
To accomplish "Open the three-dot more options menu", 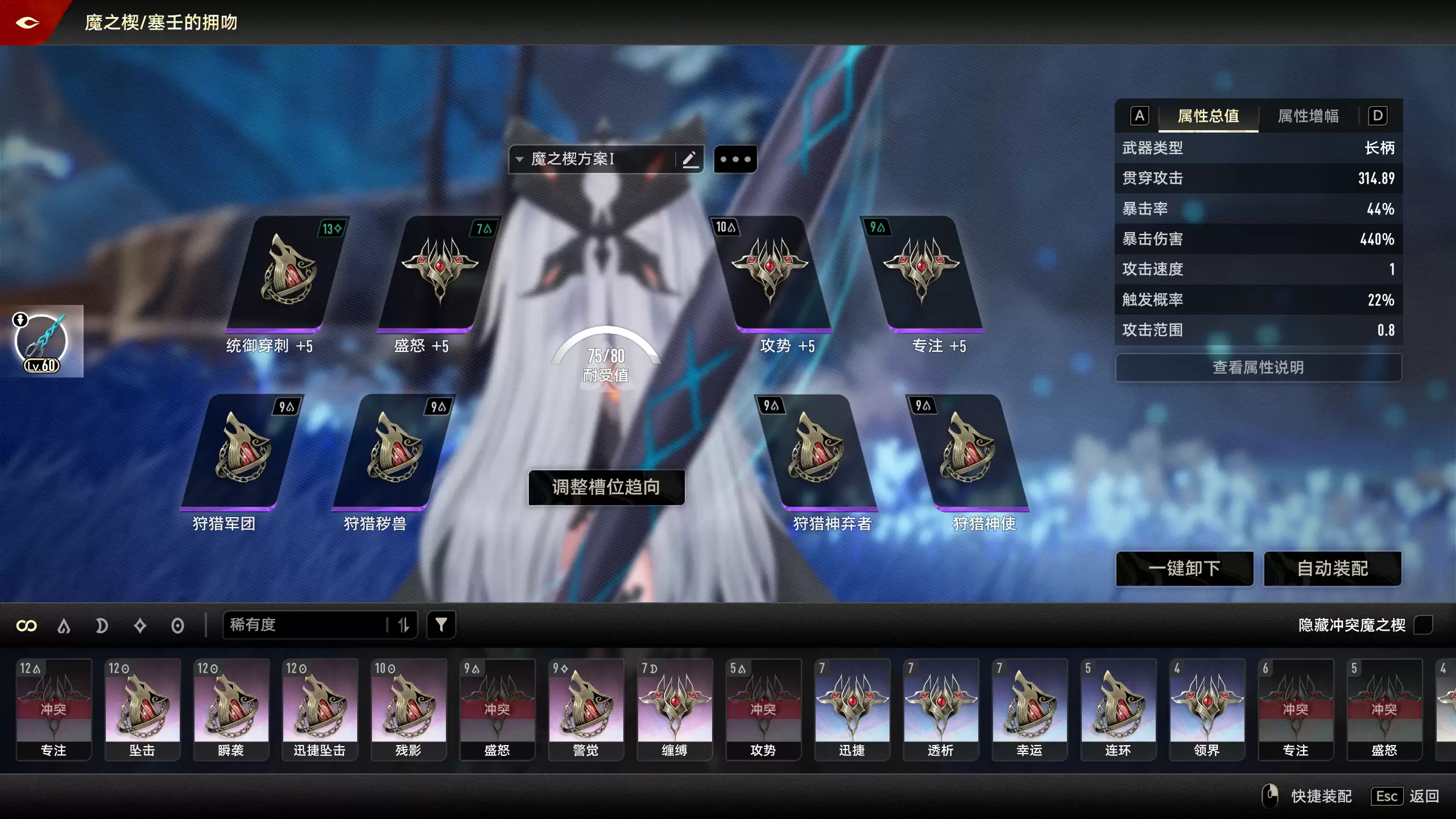I will [735, 159].
